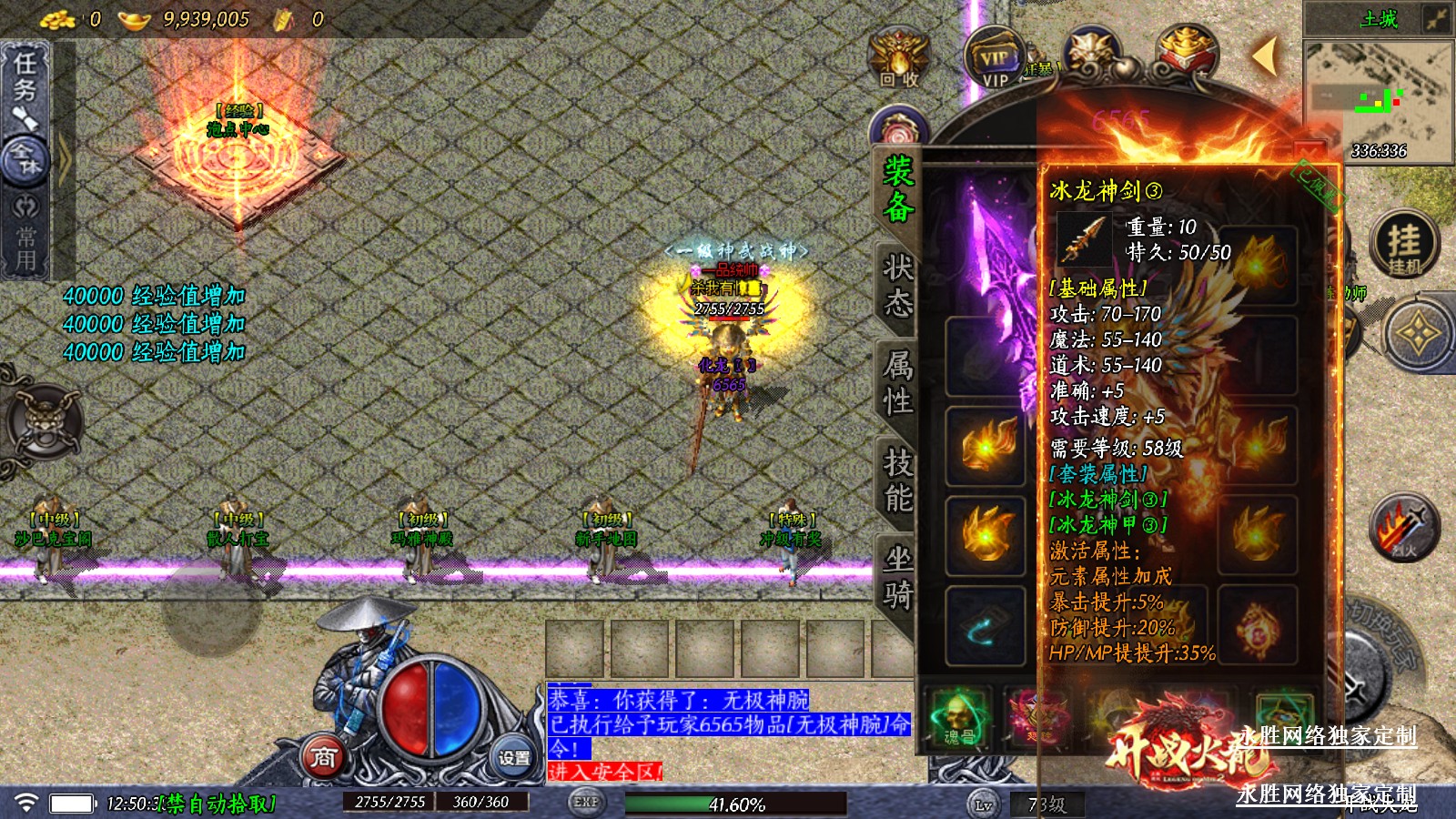Click the 土城 map name button
Image resolution: width=1456 pixels, height=819 pixels.
(1378, 19)
